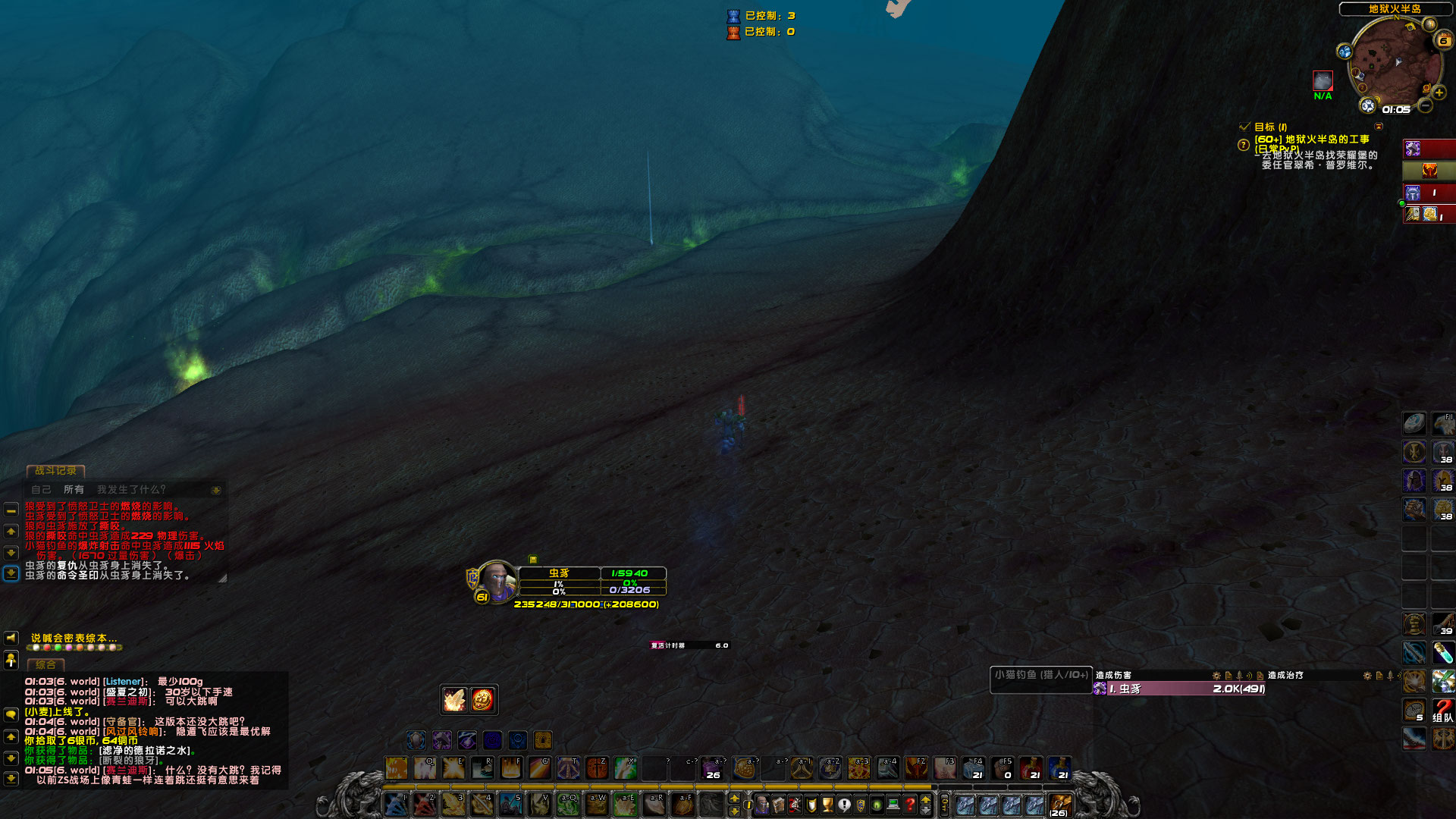This screenshot has height=819, width=1456.
Task: Toggle the chat voice speaker icon
Action: [11, 639]
